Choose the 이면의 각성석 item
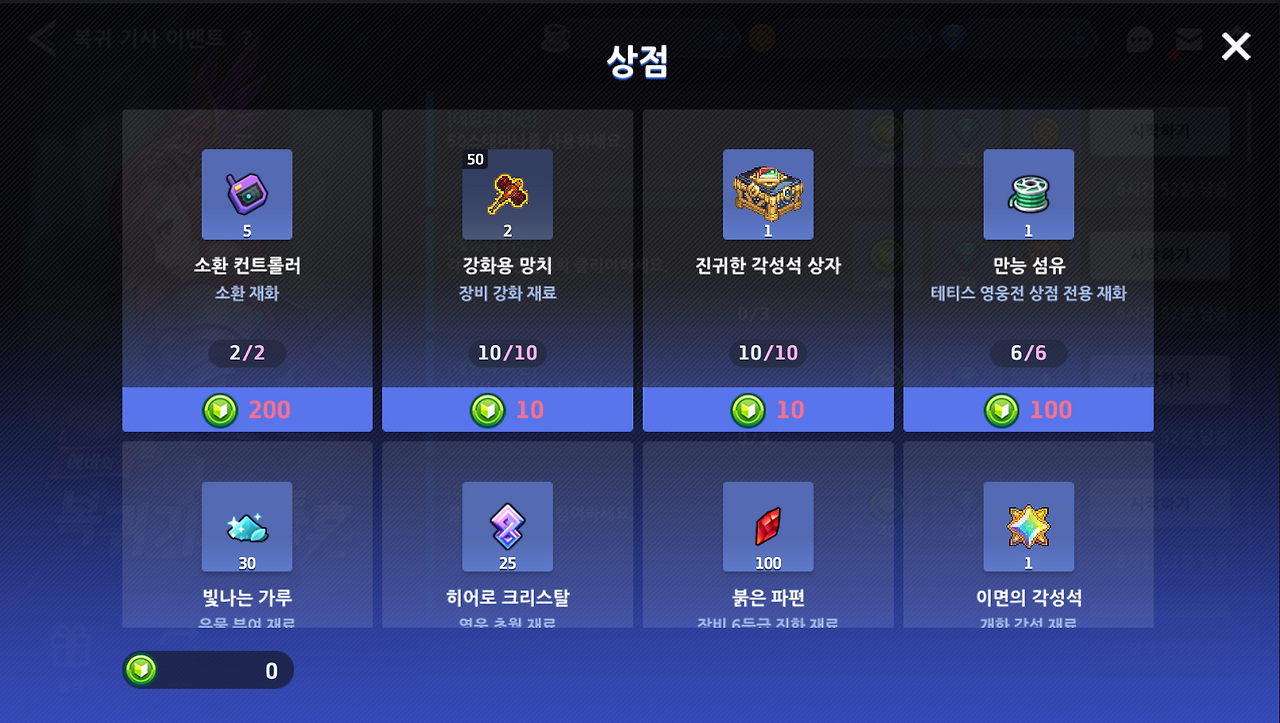Screen dimensions: 1280x723 [x=1028, y=527]
